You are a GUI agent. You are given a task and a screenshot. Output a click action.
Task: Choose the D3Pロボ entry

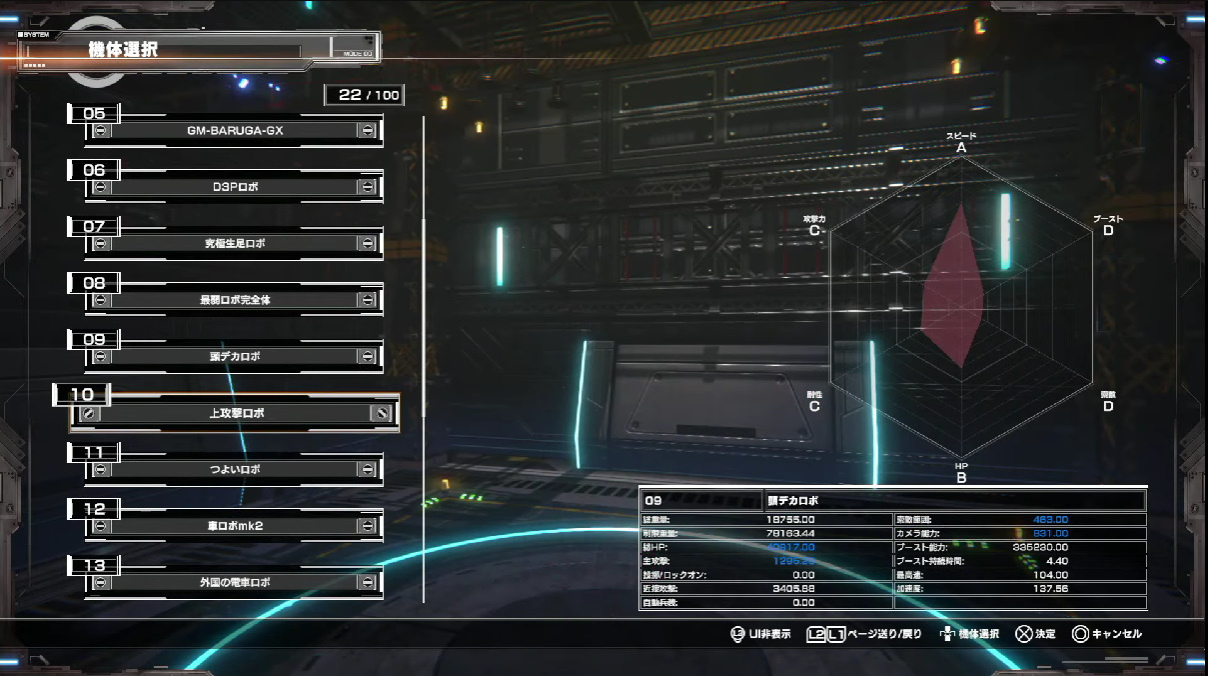pyautogui.click(x=235, y=187)
